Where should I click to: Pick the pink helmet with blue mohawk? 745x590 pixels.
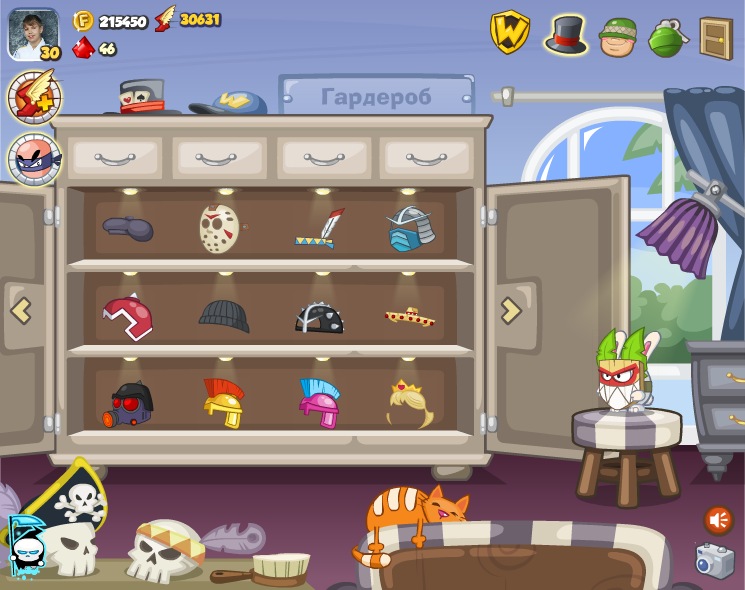pyautogui.click(x=319, y=403)
